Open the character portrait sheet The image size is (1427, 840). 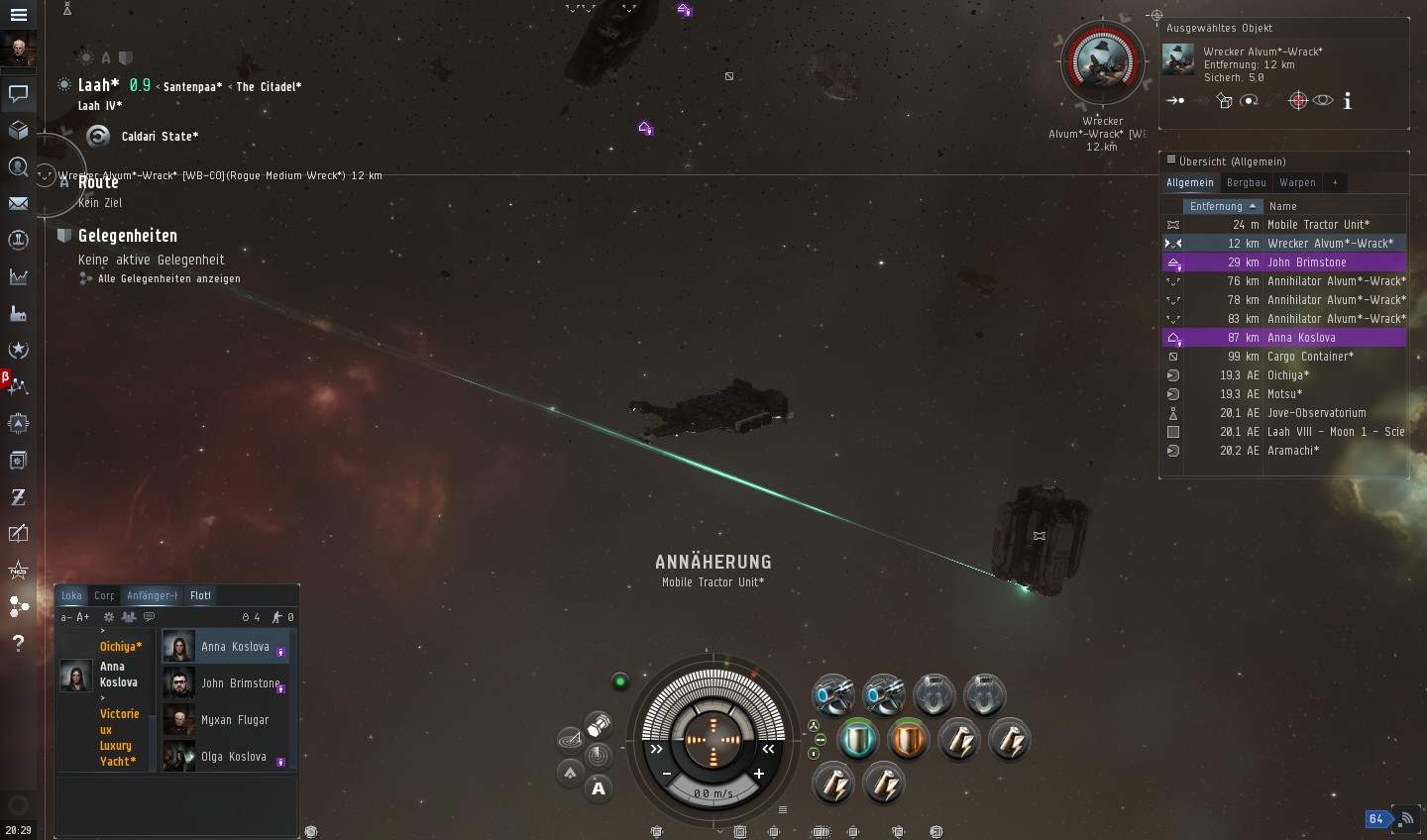coord(18,49)
